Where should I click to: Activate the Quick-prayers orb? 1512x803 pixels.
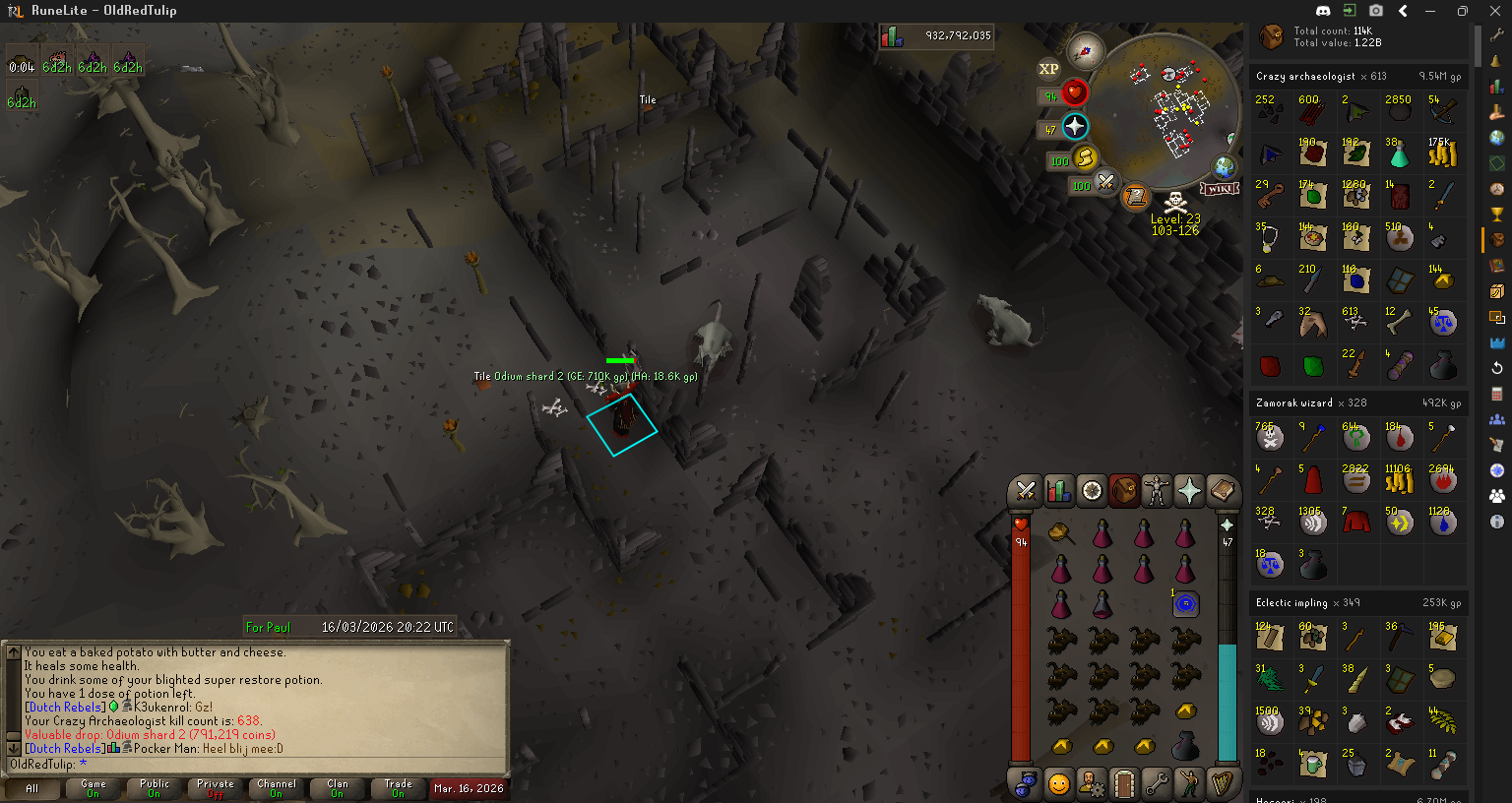[x=1074, y=127]
